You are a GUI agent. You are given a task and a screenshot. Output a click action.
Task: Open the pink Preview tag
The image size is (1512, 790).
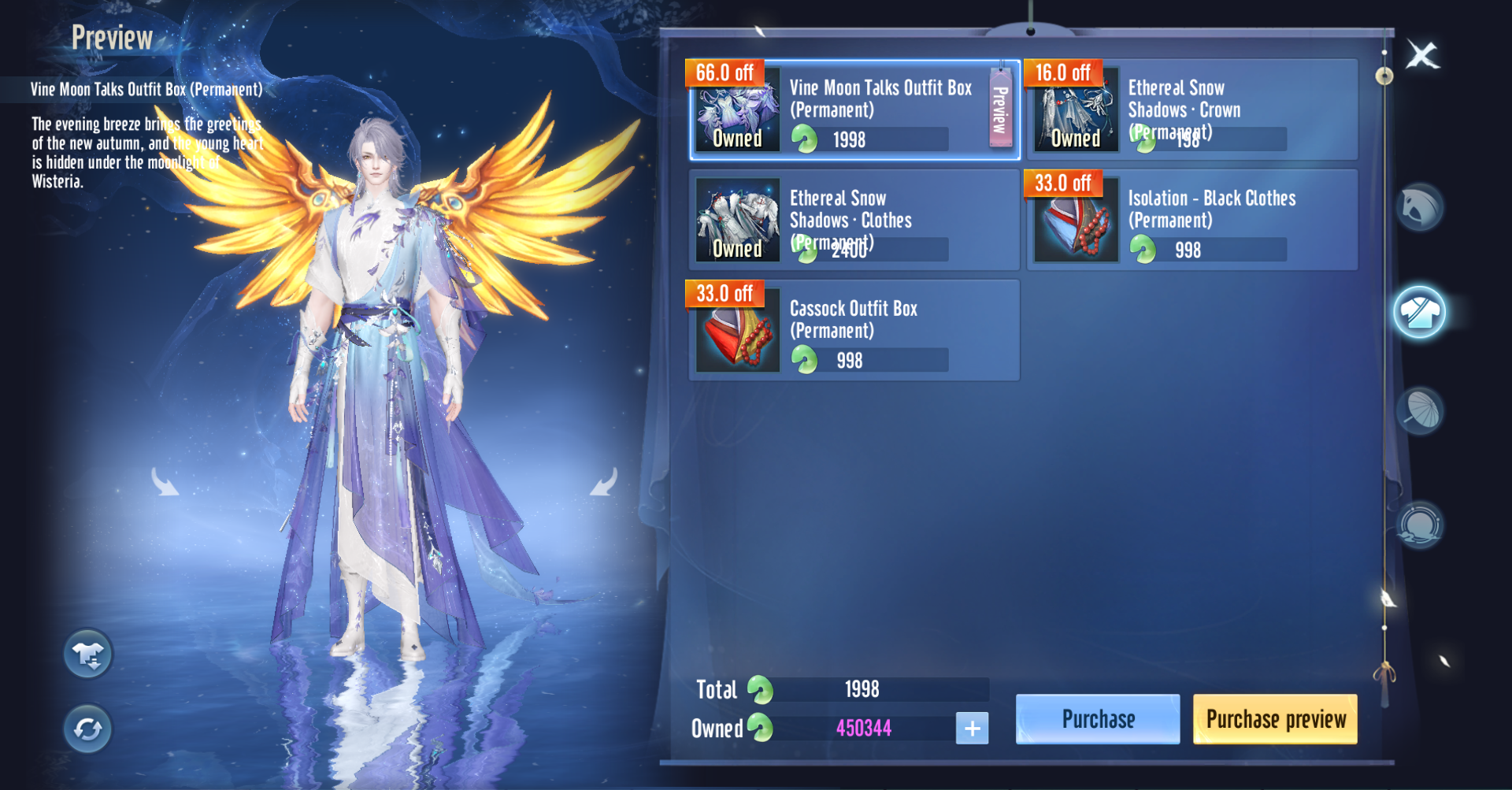(1000, 109)
